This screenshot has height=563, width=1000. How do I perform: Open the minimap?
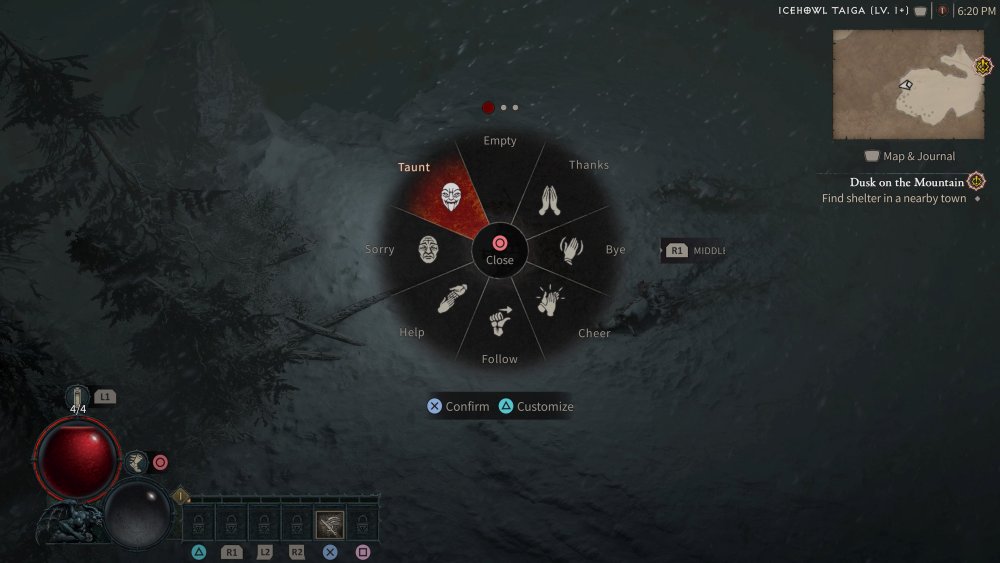click(x=908, y=85)
